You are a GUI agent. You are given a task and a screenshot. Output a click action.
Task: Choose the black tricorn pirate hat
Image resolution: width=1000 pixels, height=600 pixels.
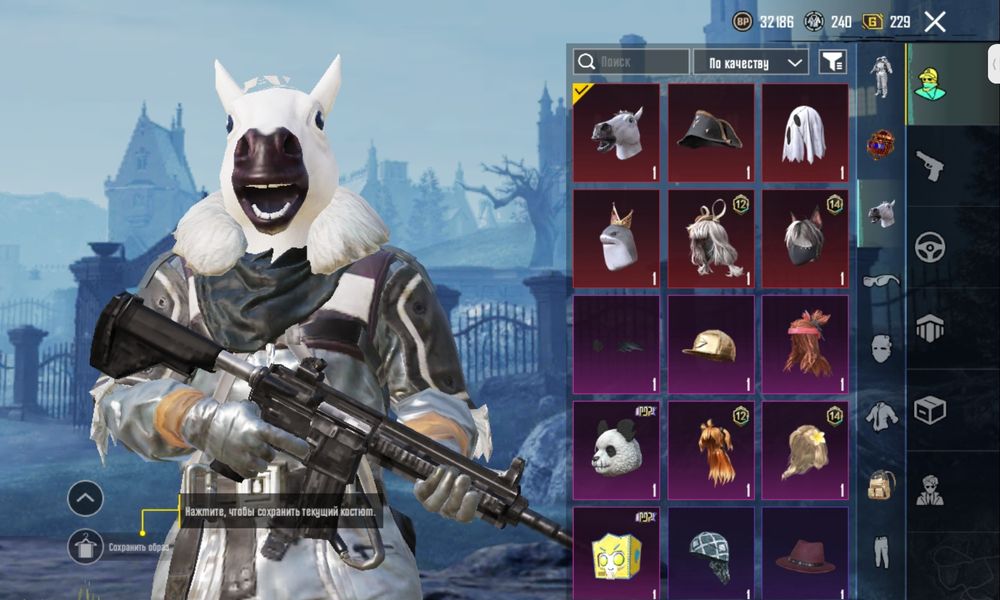pyautogui.click(x=711, y=132)
